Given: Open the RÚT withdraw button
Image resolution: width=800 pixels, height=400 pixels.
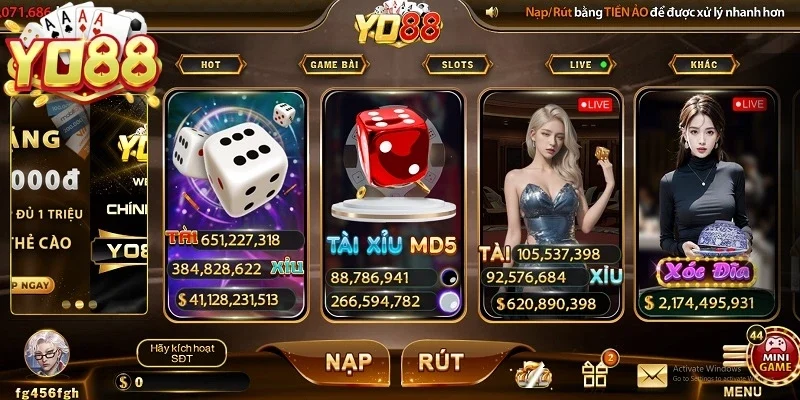Looking at the screenshot, I should click(x=440, y=361).
